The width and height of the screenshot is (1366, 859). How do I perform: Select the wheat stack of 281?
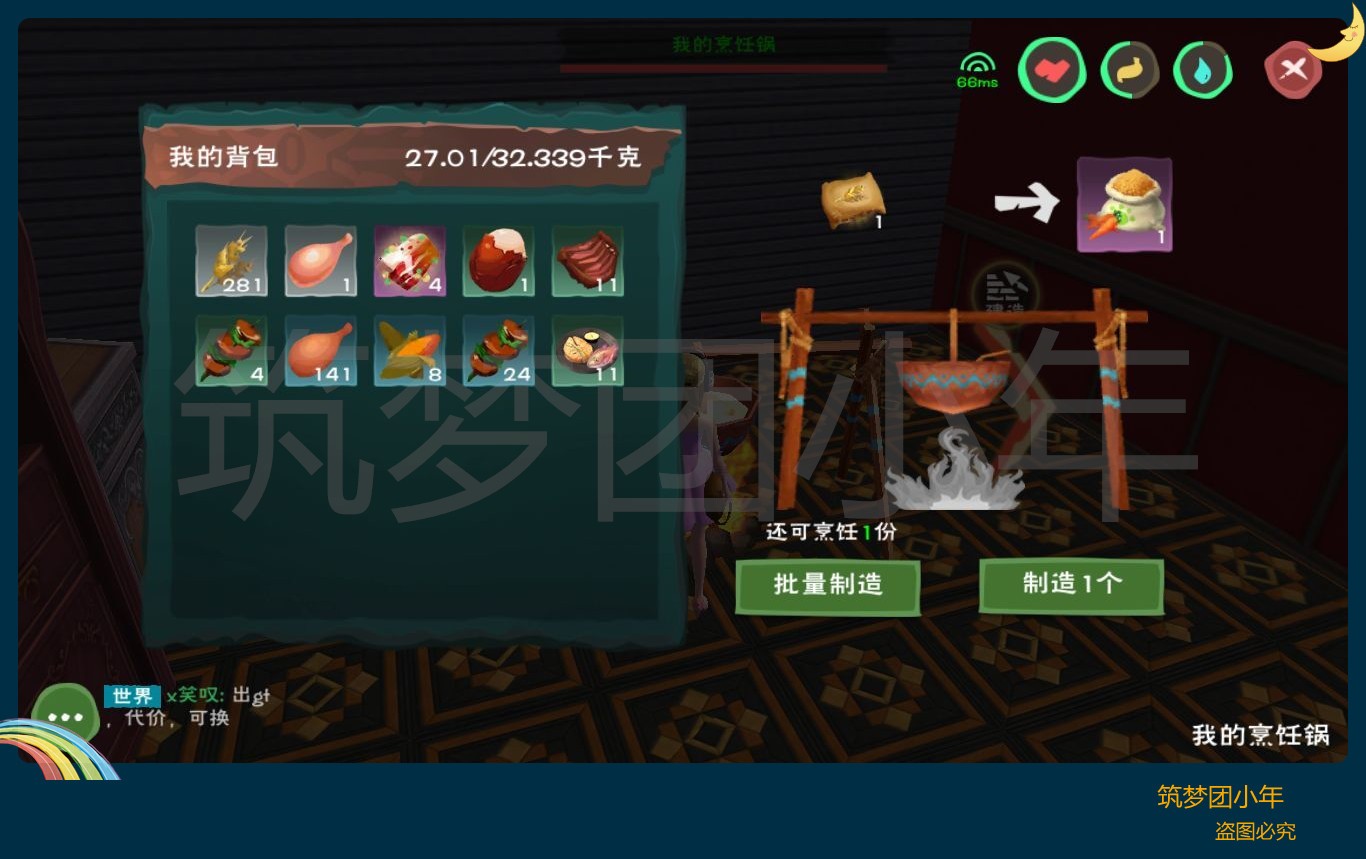tap(231, 261)
